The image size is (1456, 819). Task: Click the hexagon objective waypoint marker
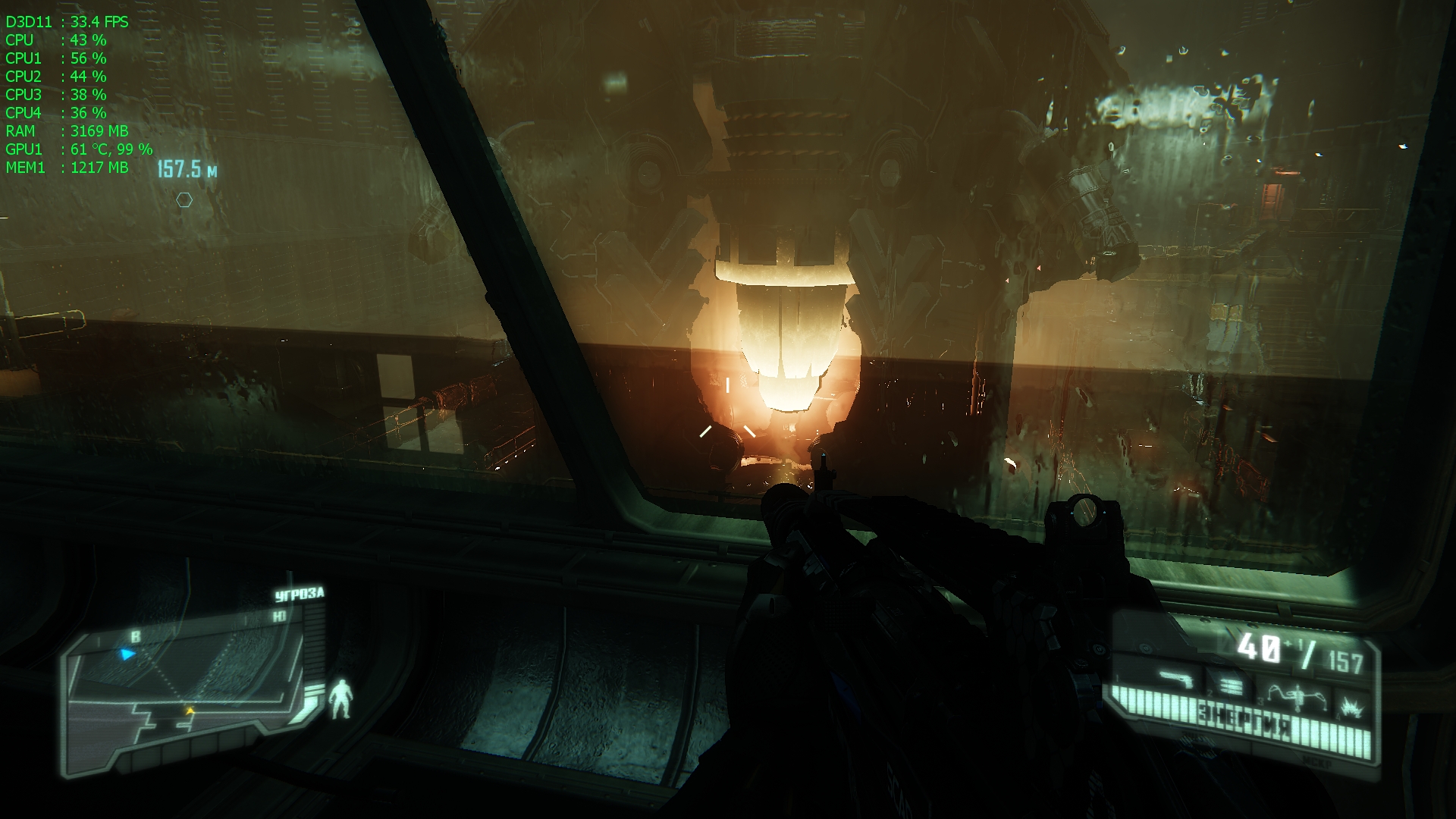184,200
